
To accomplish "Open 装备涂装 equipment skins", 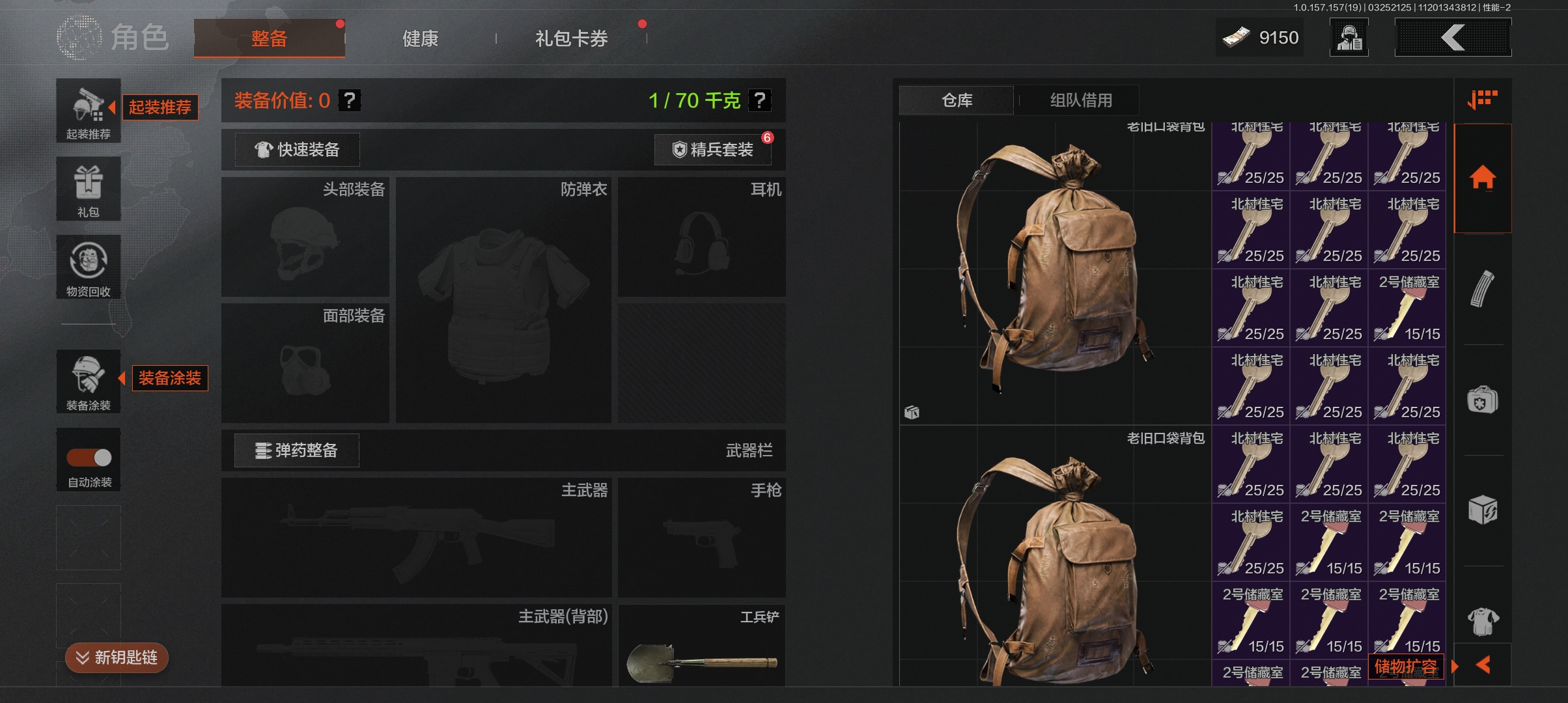I will 89,381.
